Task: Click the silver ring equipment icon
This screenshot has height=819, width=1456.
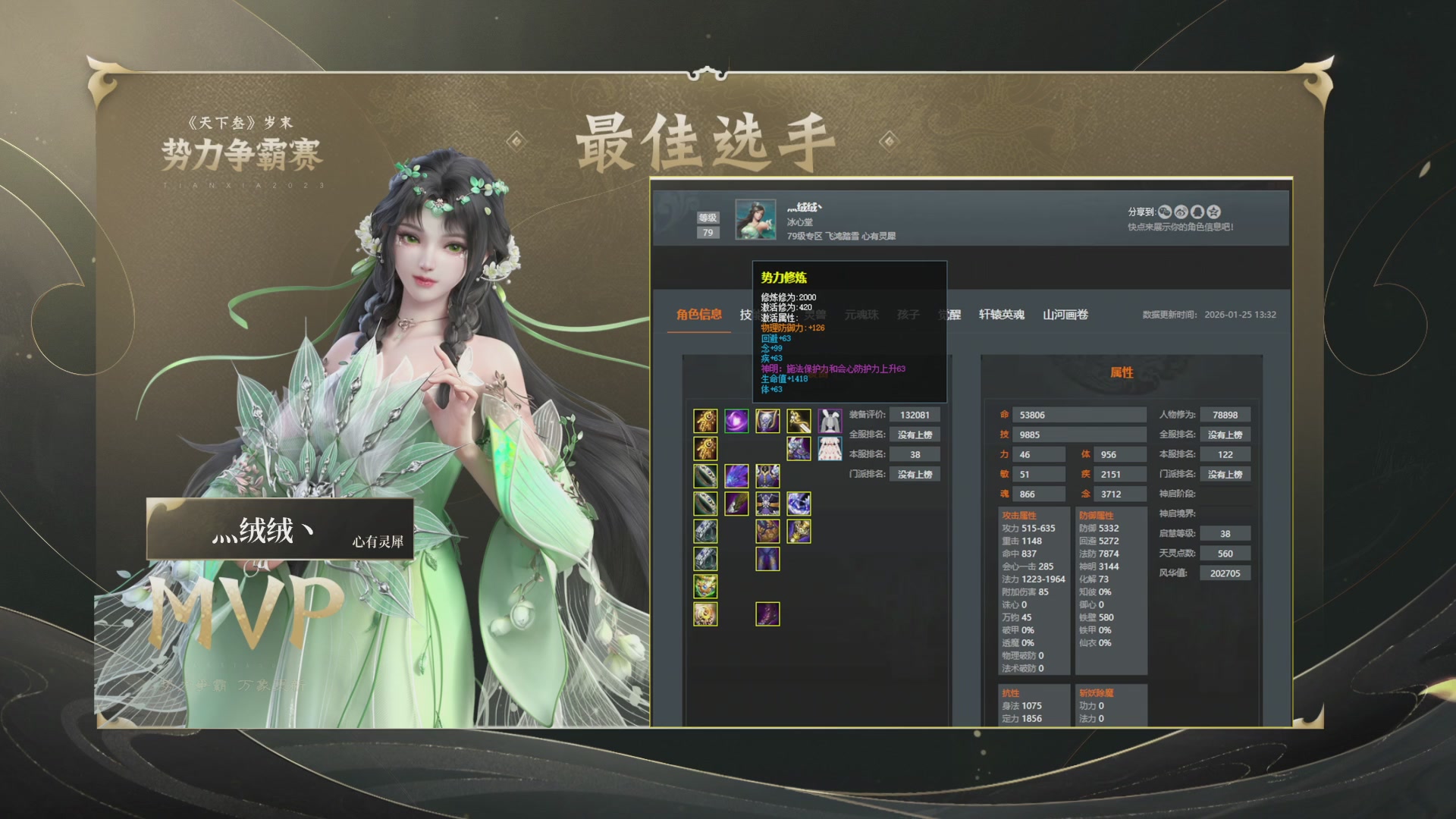Action: (x=705, y=530)
